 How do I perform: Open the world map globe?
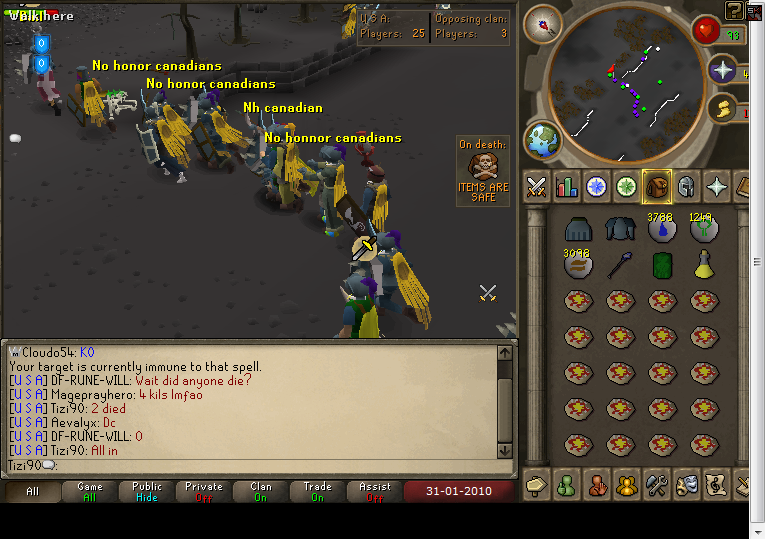(543, 141)
